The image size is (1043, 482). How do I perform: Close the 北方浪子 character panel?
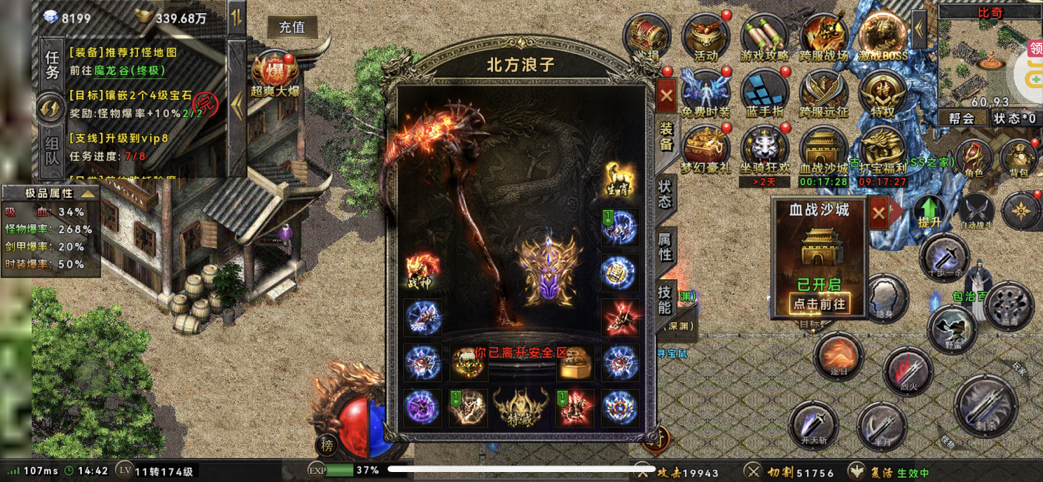[x=667, y=96]
